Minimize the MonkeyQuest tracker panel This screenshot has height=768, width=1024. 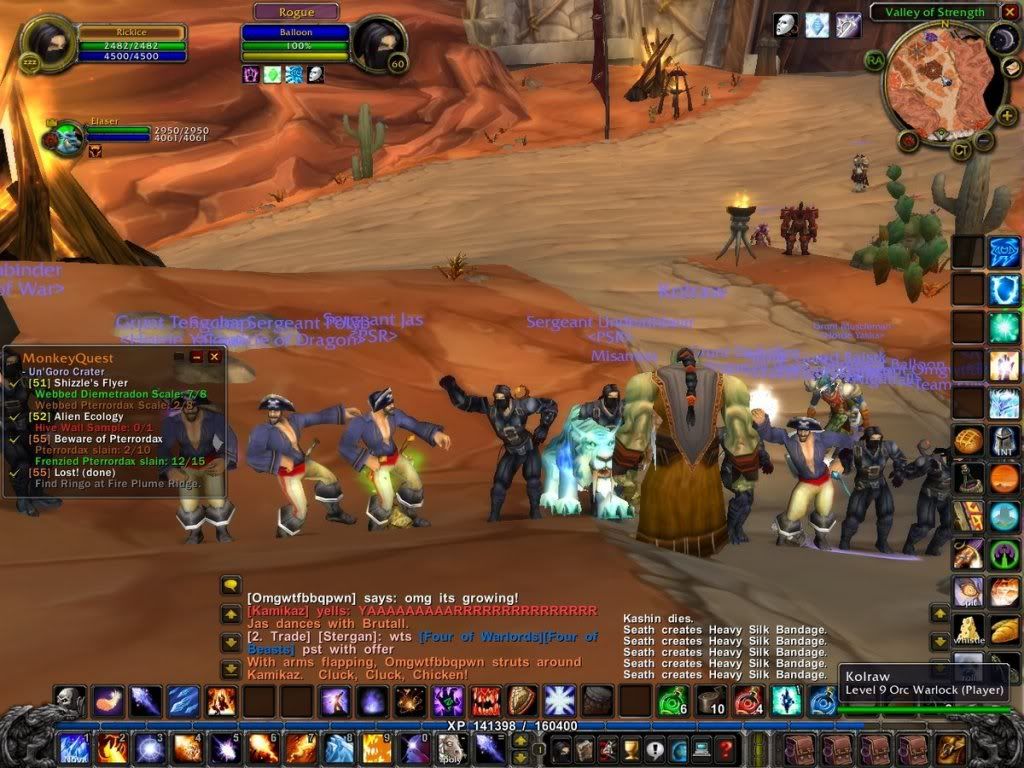(196, 357)
